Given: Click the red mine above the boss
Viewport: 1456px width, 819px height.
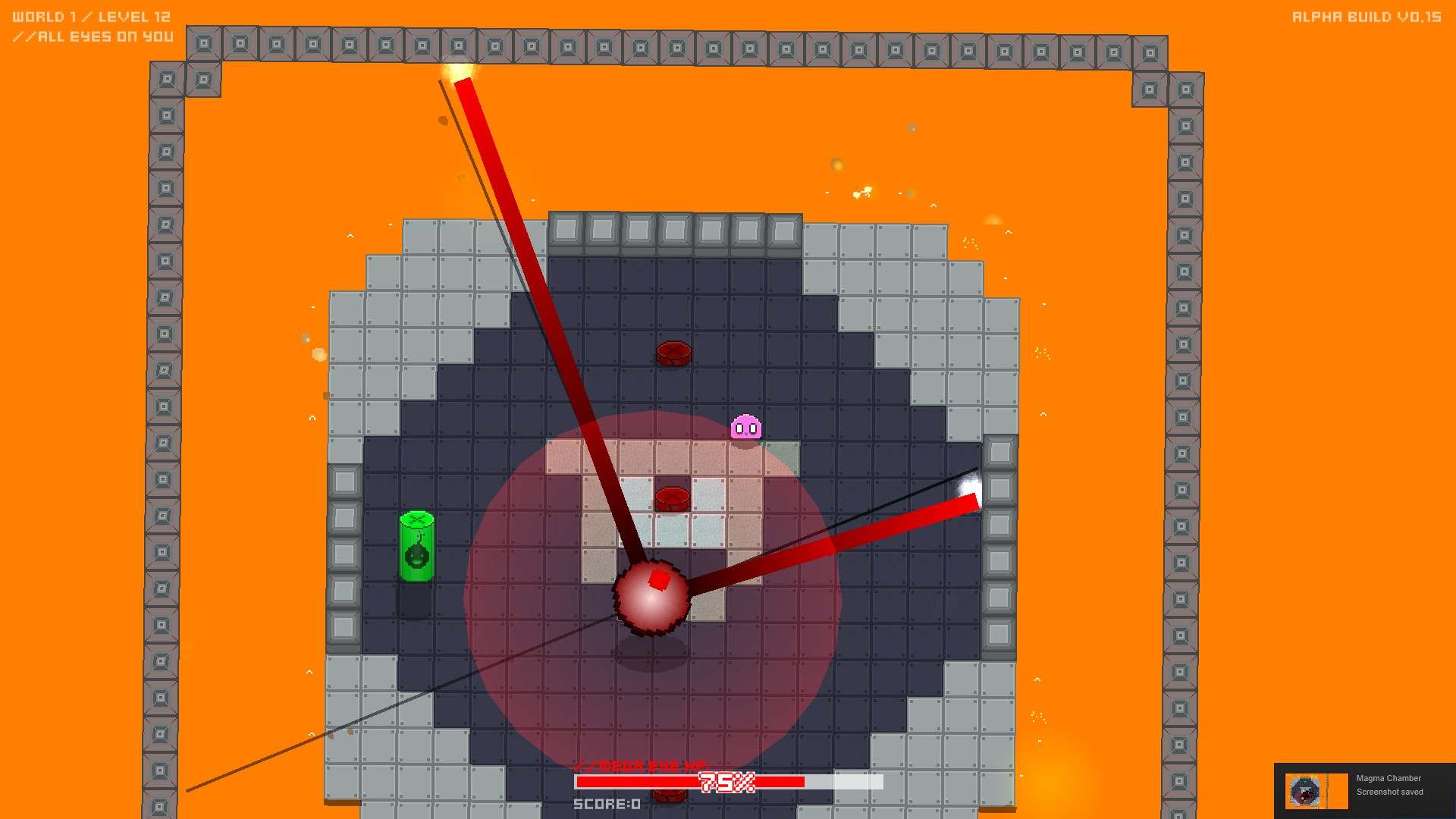Looking at the screenshot, I should point(672,497).
